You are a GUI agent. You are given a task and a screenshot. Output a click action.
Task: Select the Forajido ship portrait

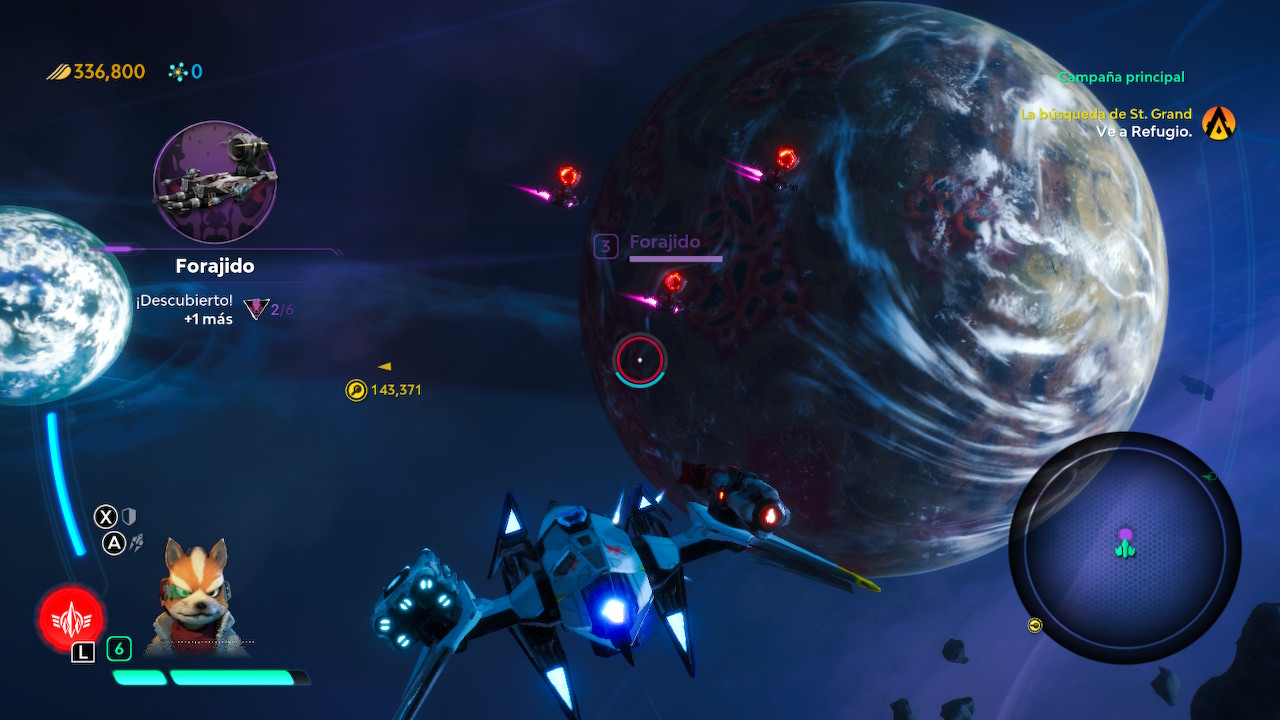click(215, 182)
